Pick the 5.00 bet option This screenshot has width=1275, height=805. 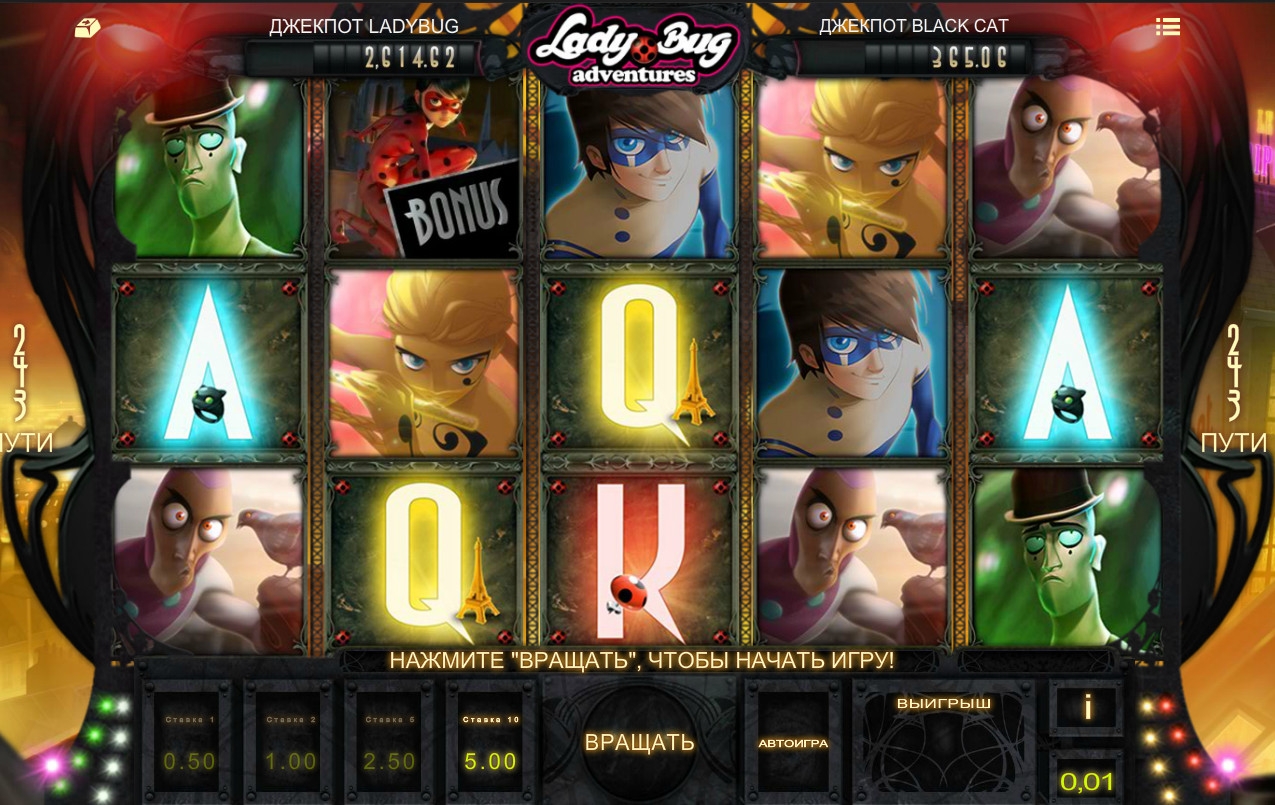click(x=490, y=745)
